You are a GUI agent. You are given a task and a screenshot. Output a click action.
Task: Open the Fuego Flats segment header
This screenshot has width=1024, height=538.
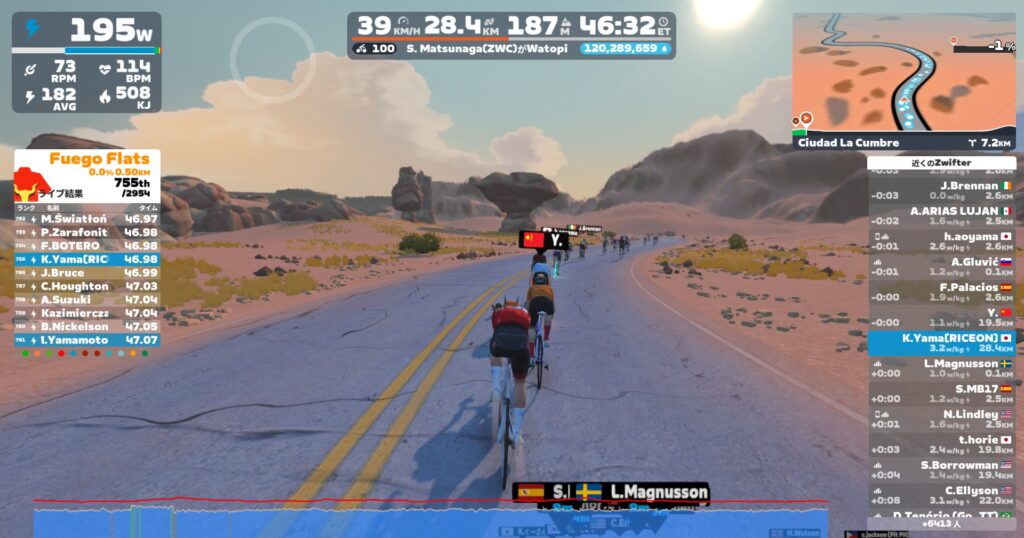pos(87,165)
